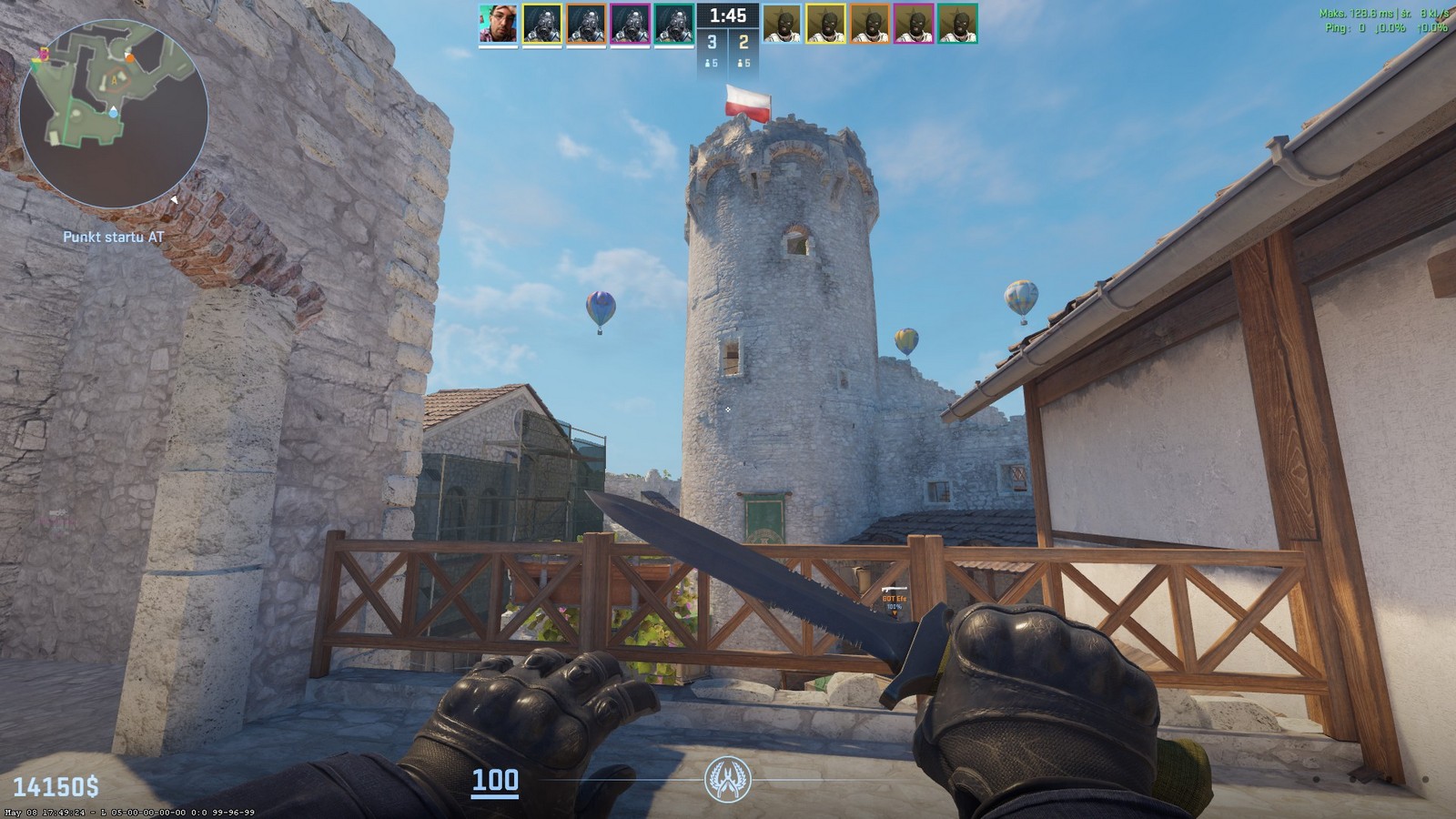Select the yellow-bordered gas mask player avatar
This screenshot has height=819, width=1456.
point(541,25)
